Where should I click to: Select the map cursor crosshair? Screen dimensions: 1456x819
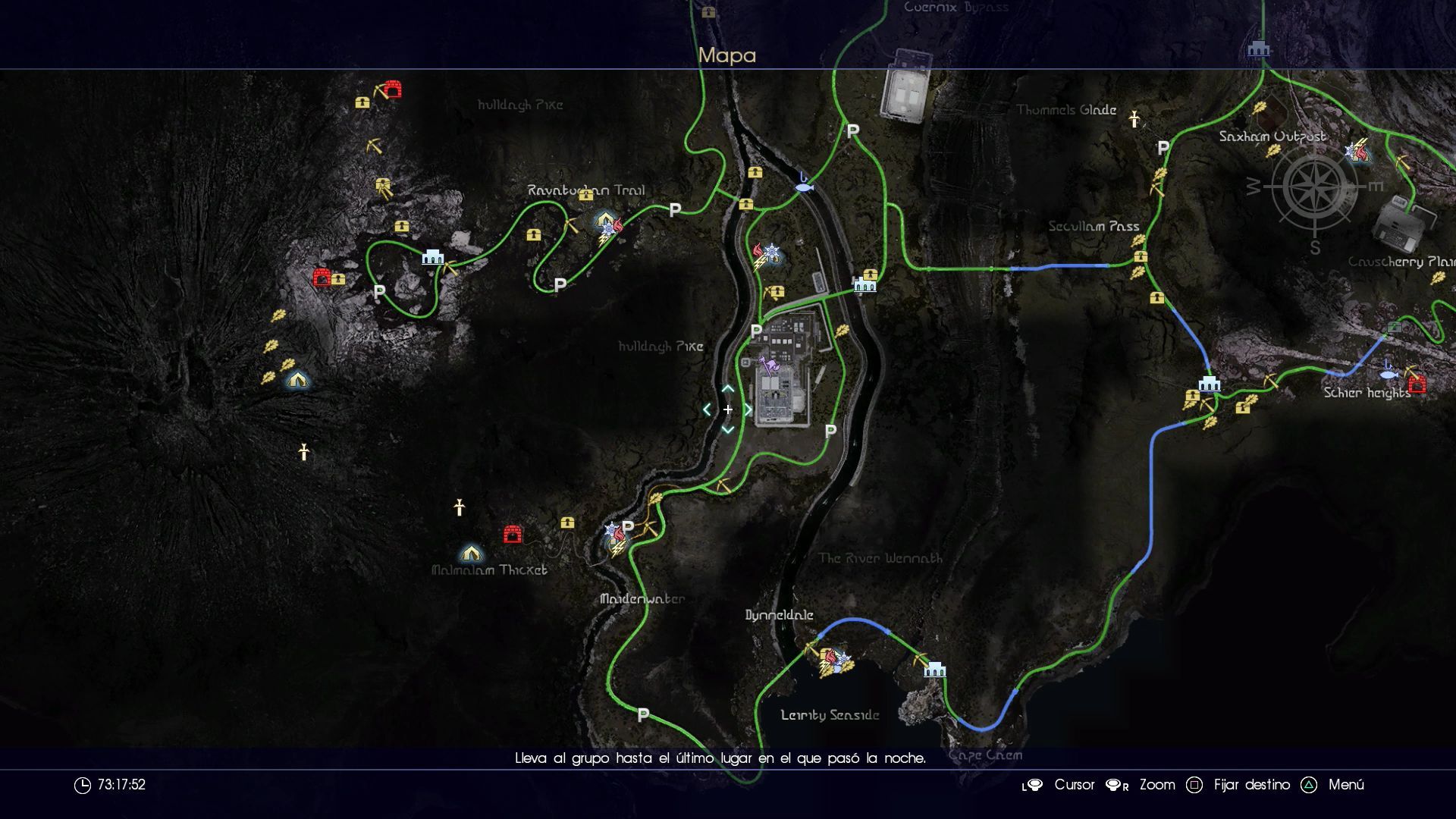(727, 409)
